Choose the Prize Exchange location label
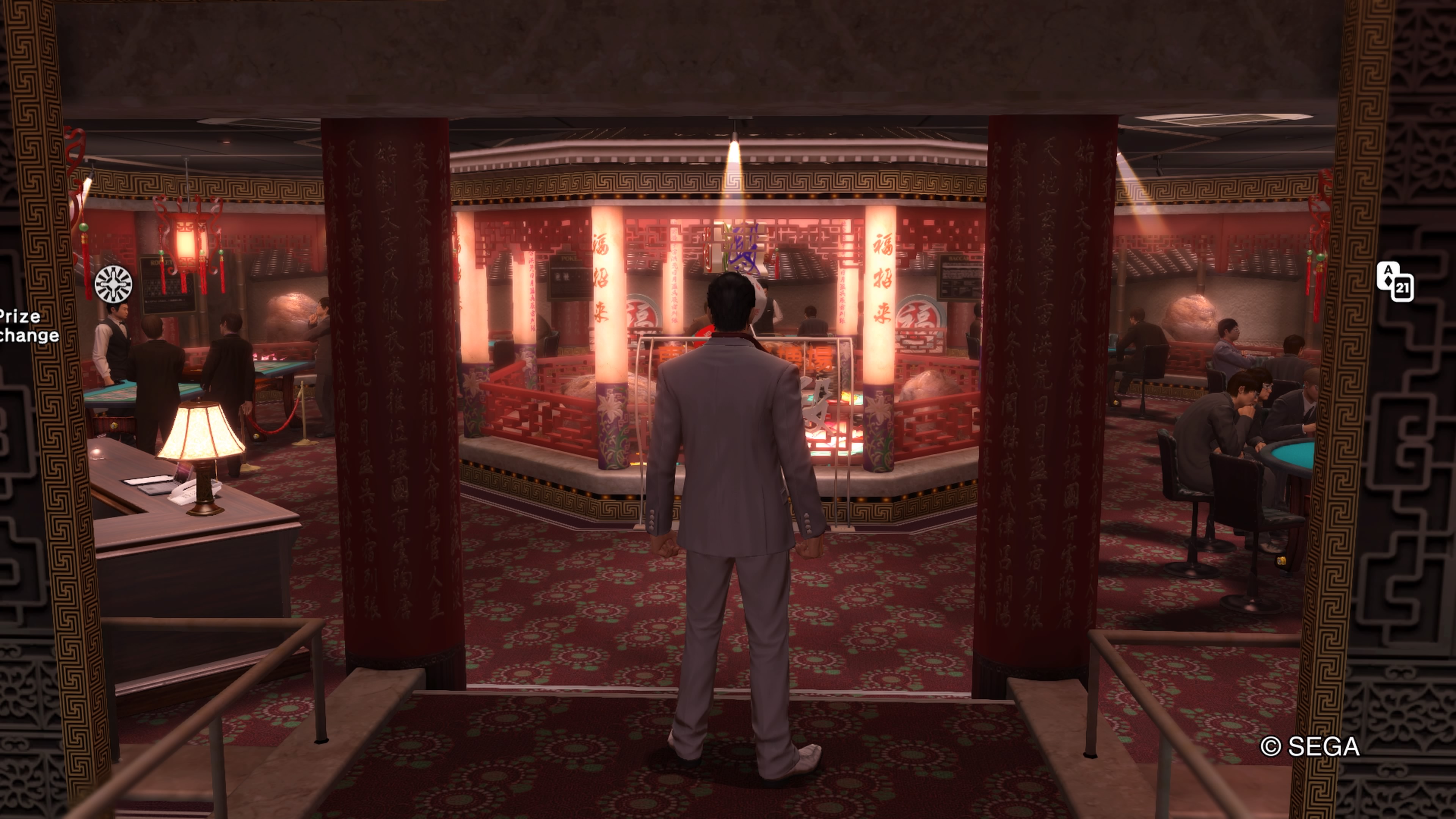The width and height of the screenshot is (1456, 819). [x=28, y=326]
